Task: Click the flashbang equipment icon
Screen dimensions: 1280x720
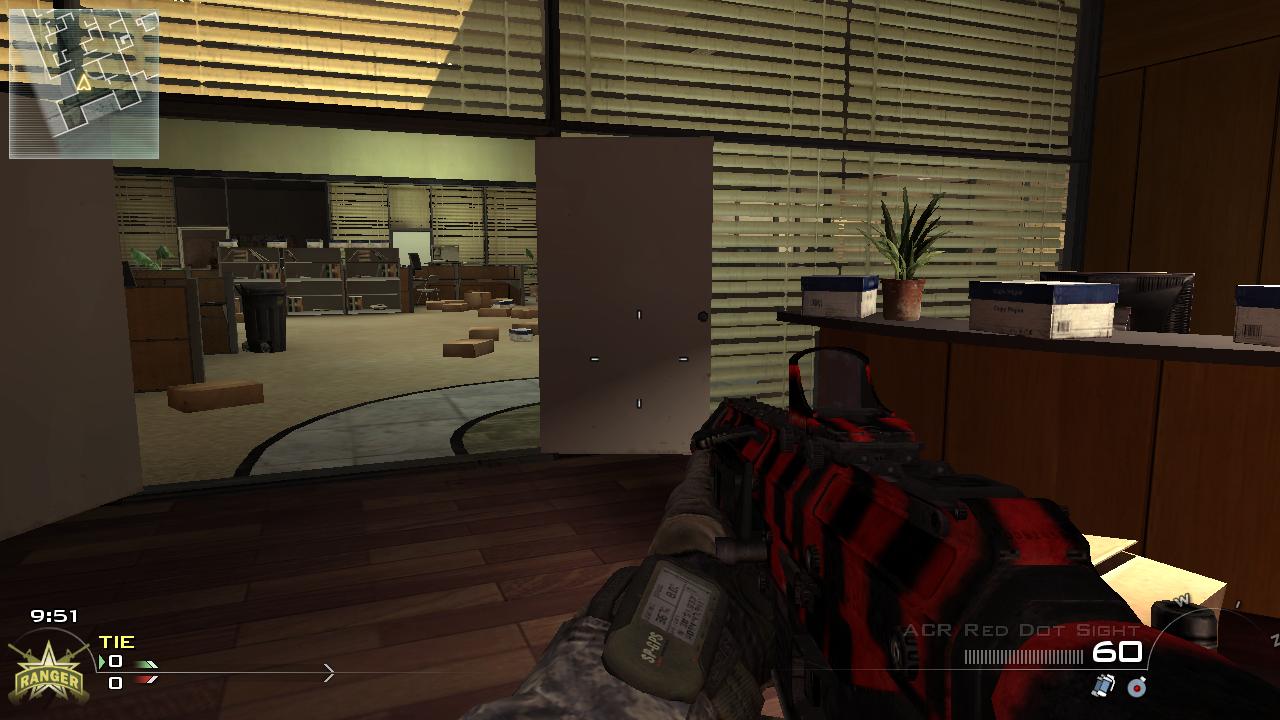Action: (1103, 686)
